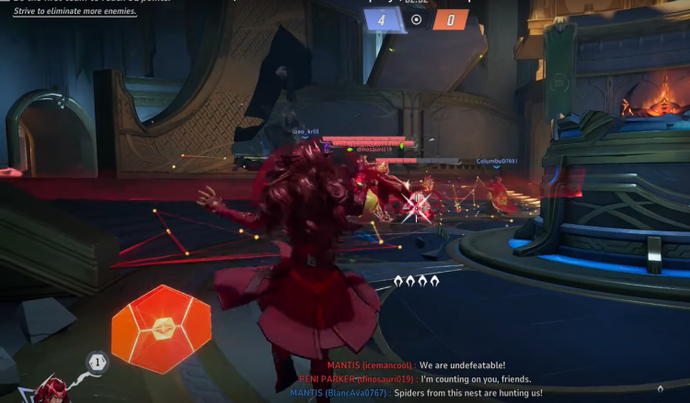Expand the chat with the small arrow
Screen dimensions: 690x403
[660, 389]
